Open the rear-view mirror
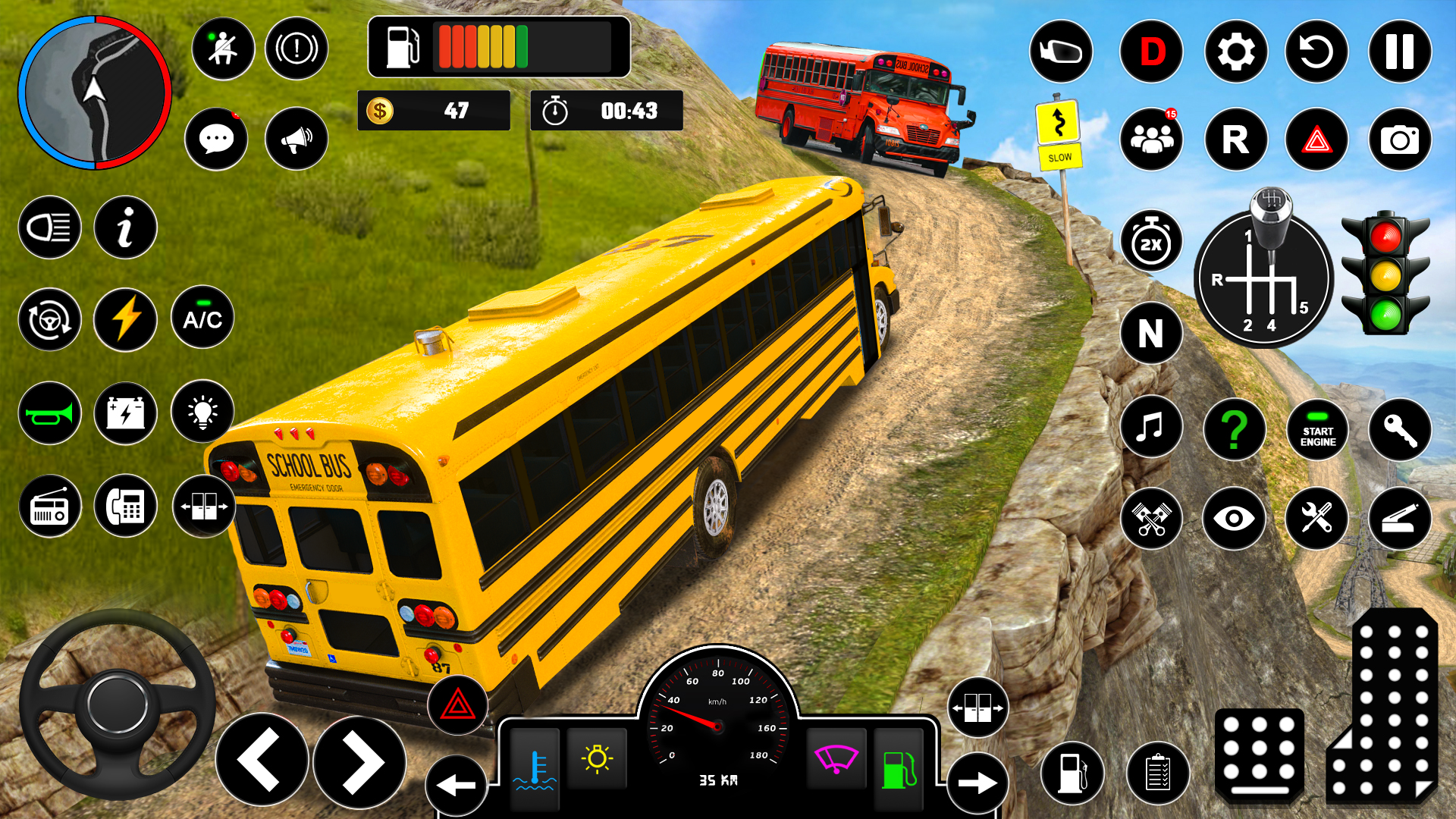Screen dimensions: 1456x819 click(1061, 50)
